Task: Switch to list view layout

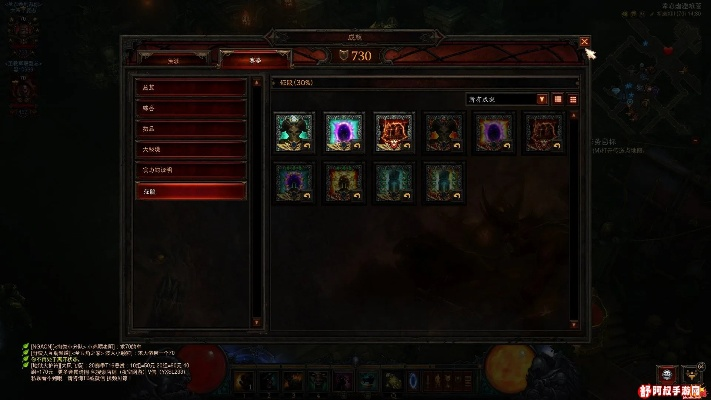Action: click(x=574, y=99)
